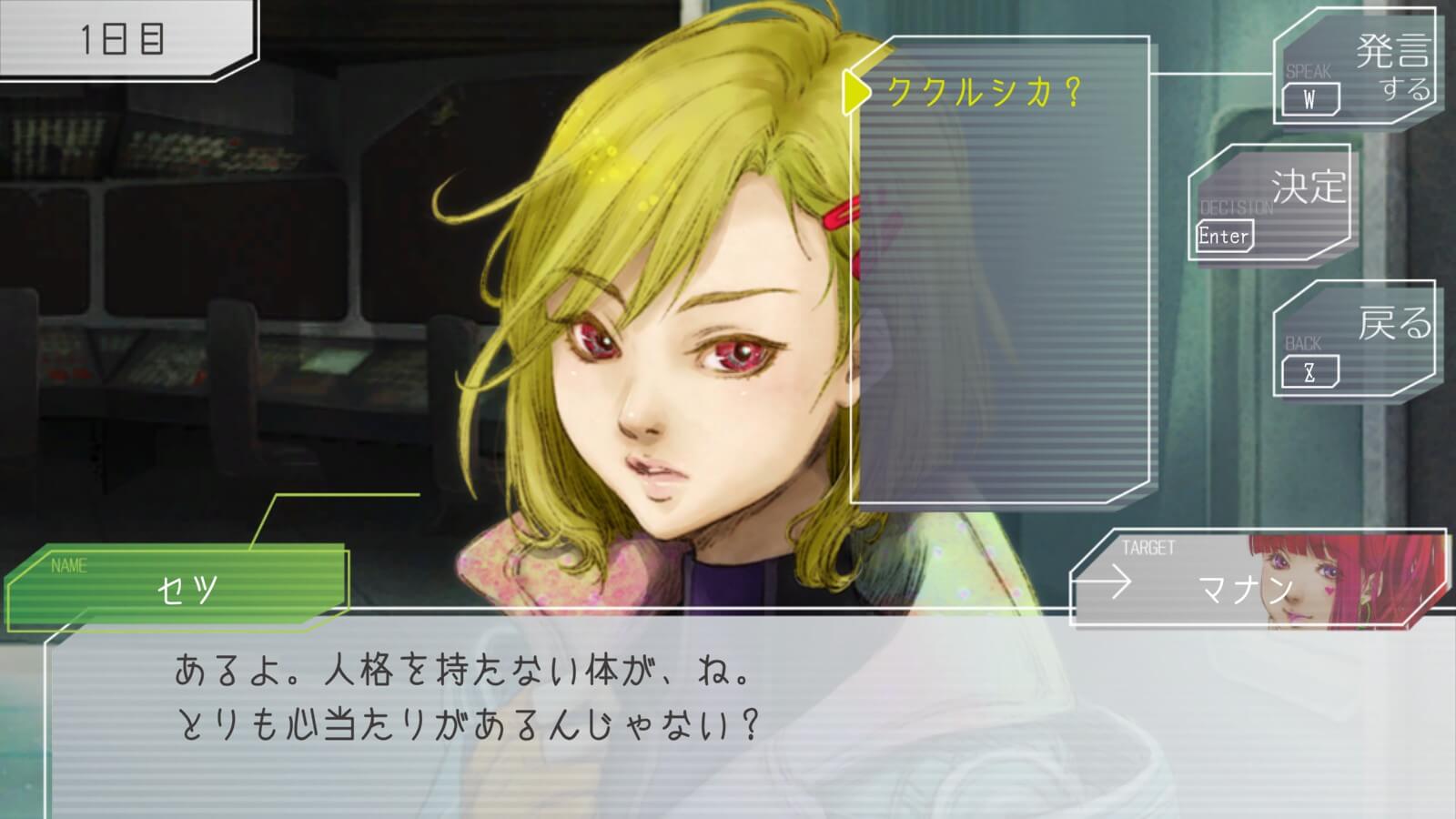Confirm with the 決定 button
Screen dimensions: 1456x819
[1271, 204]
